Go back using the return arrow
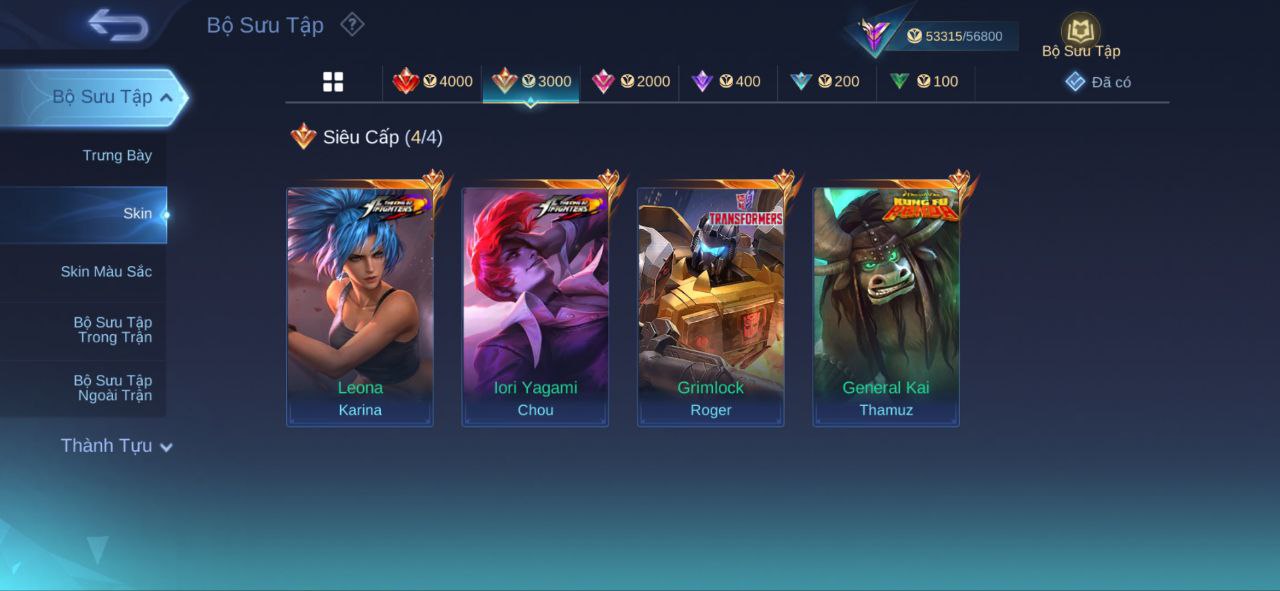This screenshot has width=1280, height=591. click(x=118, y=25)
